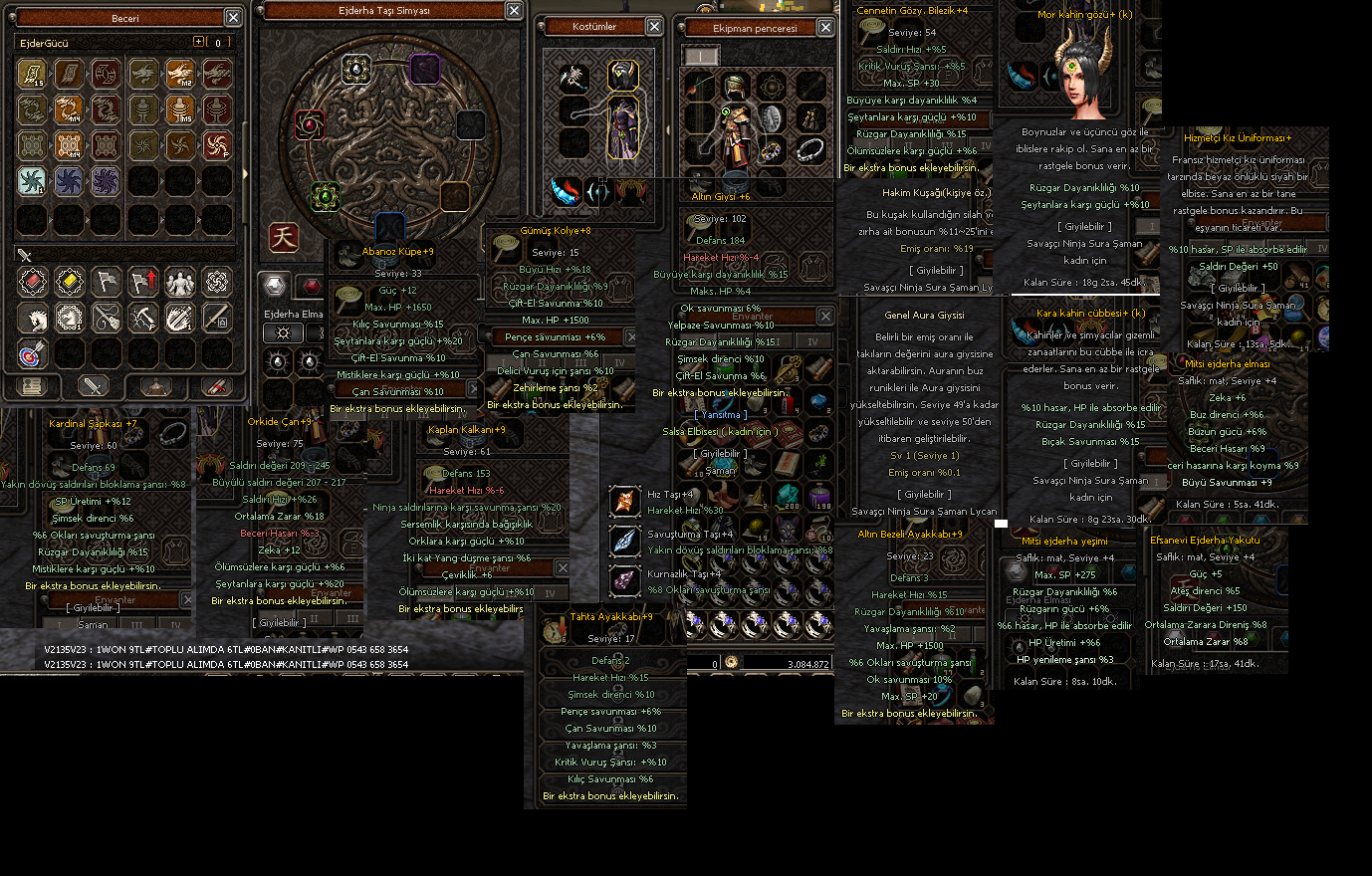Select the purple robe costume slot
Viewport: 1372px width, 876px height.
click(623, 127)
